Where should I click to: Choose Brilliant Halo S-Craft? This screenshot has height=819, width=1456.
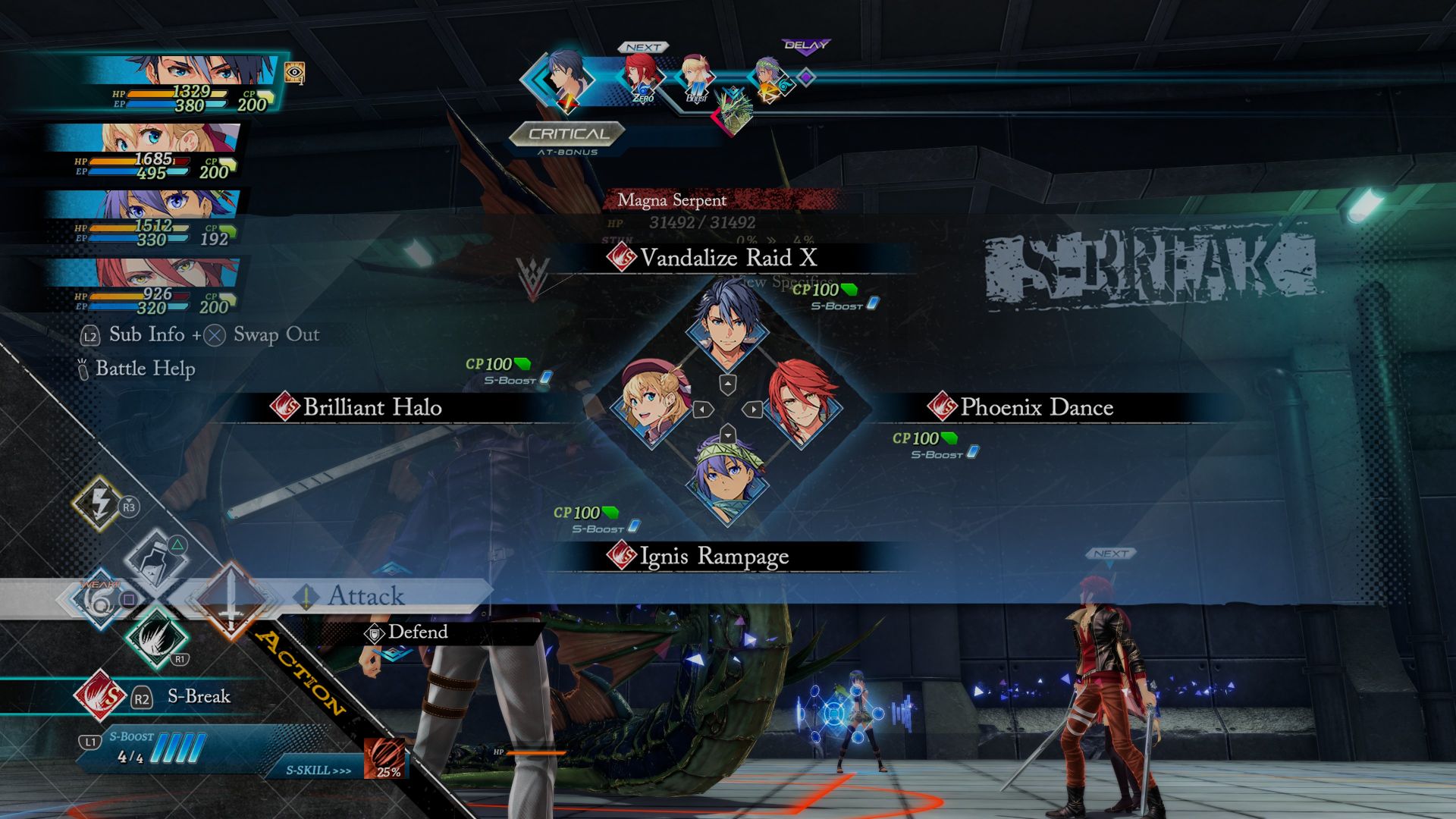(372, 407)
